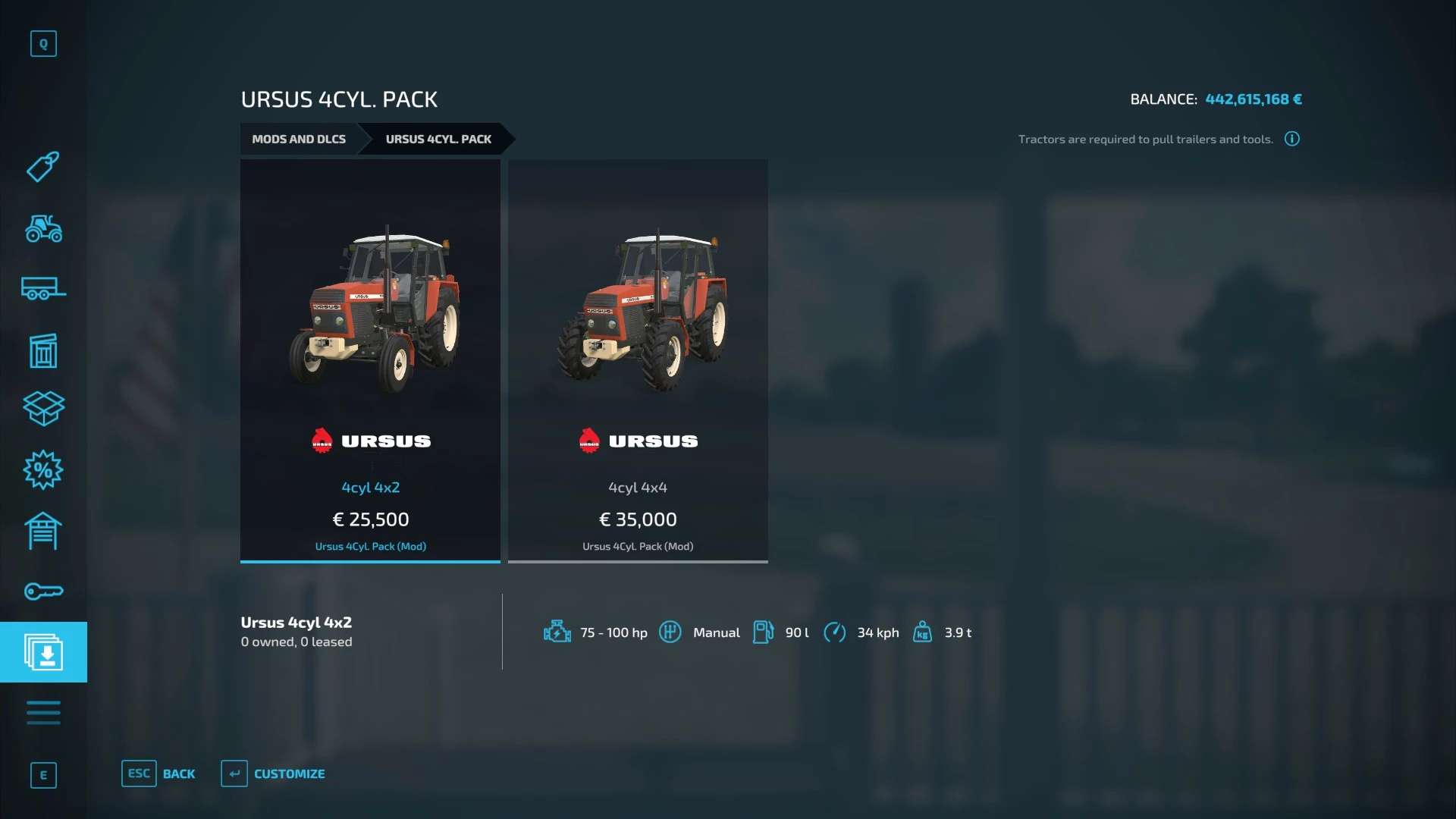
Task: Switch to the tractor vehicles category
Action: (x=43, y=228)
